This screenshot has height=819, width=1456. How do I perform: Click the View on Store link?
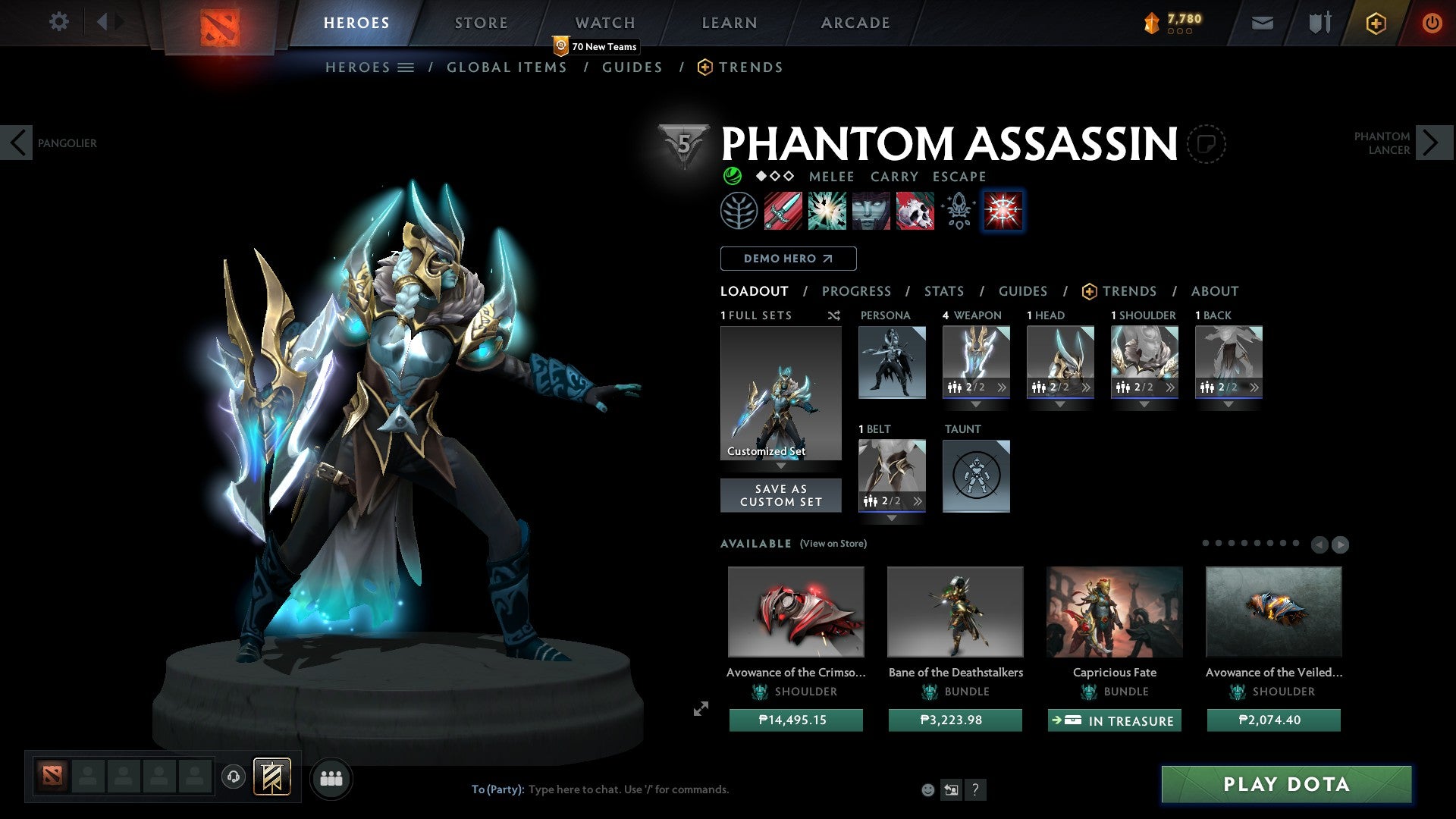832,544
